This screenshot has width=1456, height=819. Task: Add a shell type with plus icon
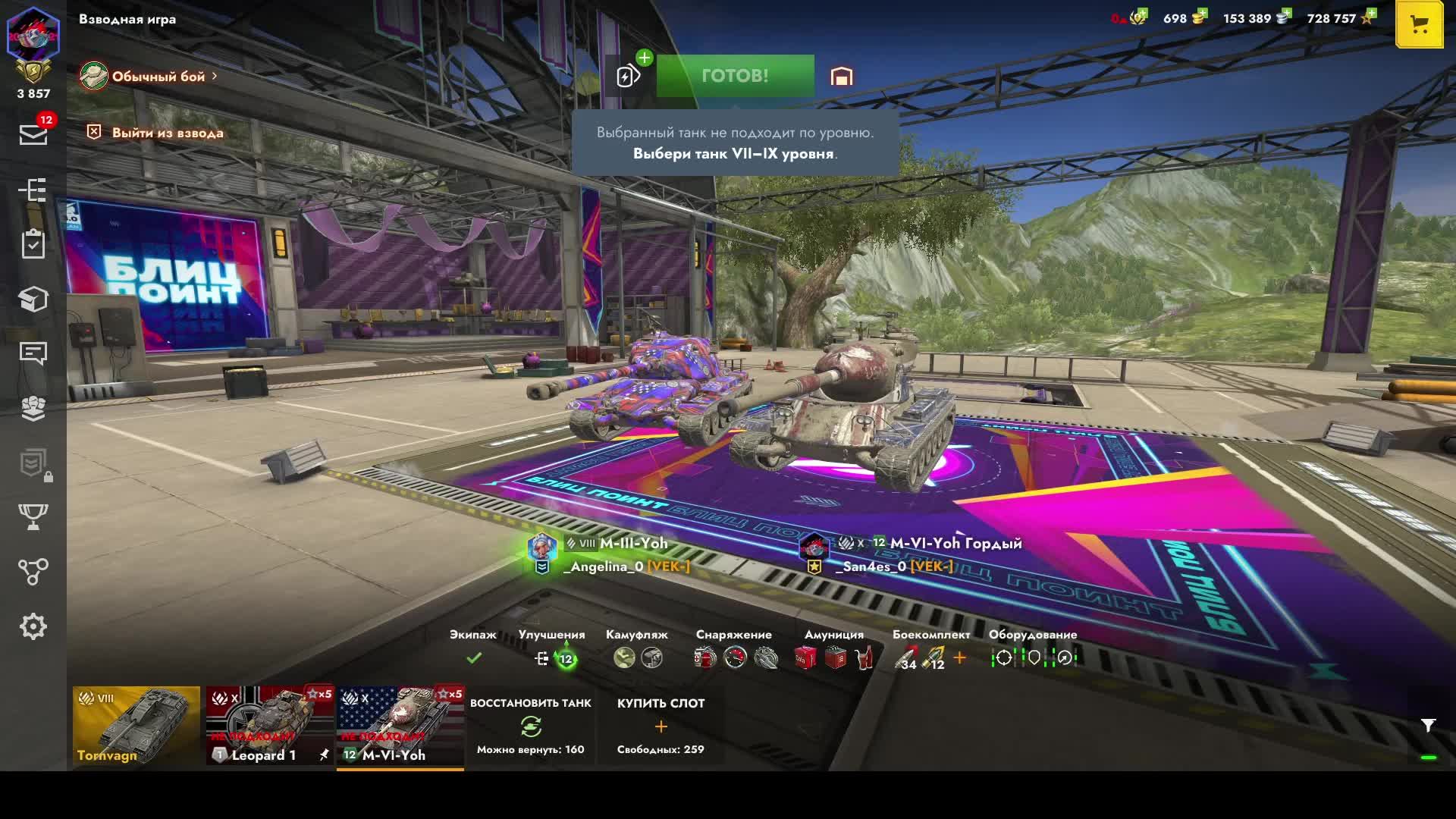click(960, 657)
